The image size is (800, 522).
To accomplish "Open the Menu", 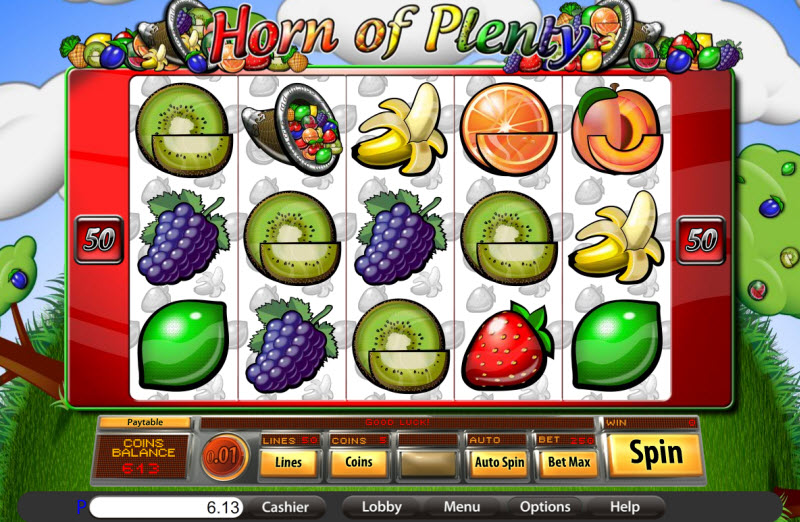I will coord(462,507).
